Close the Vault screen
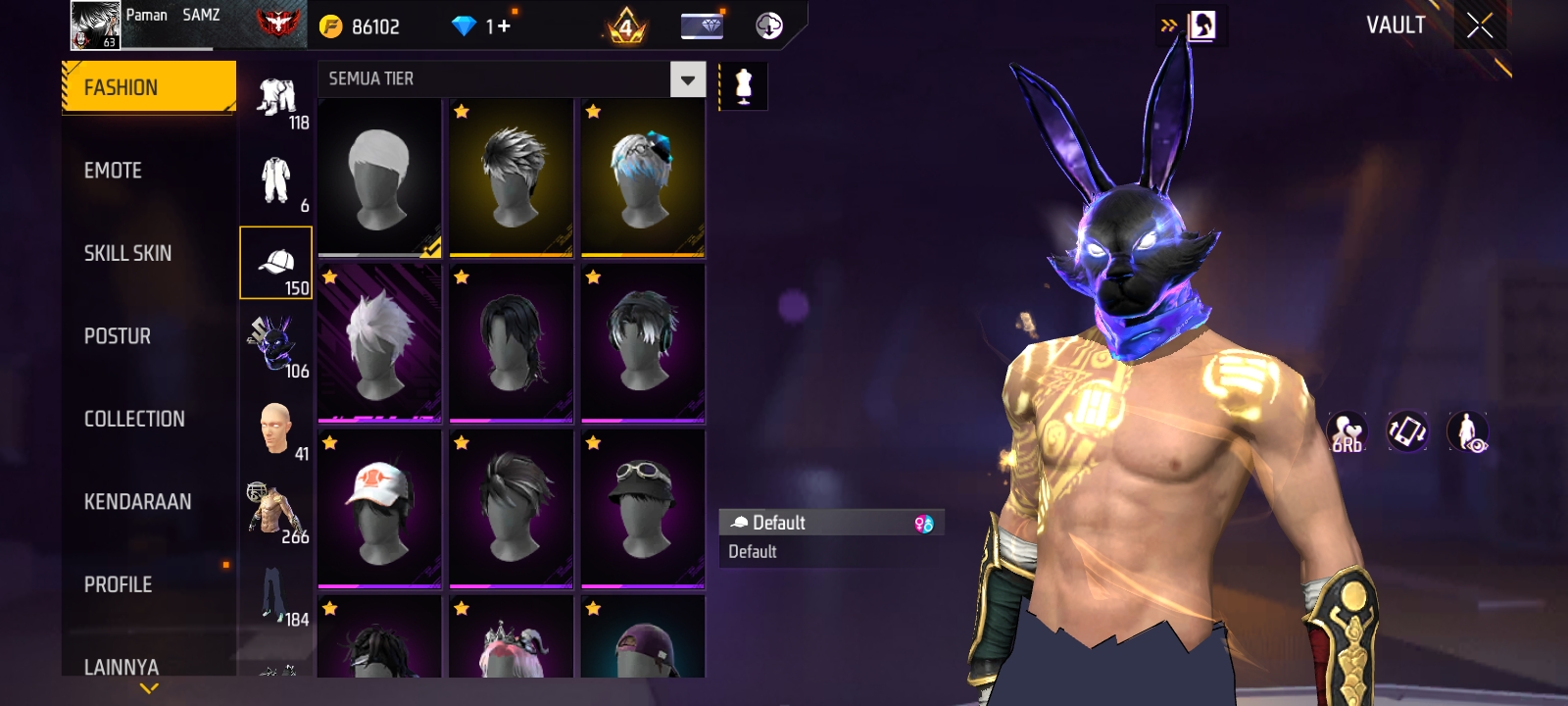 pos(1480,25)
